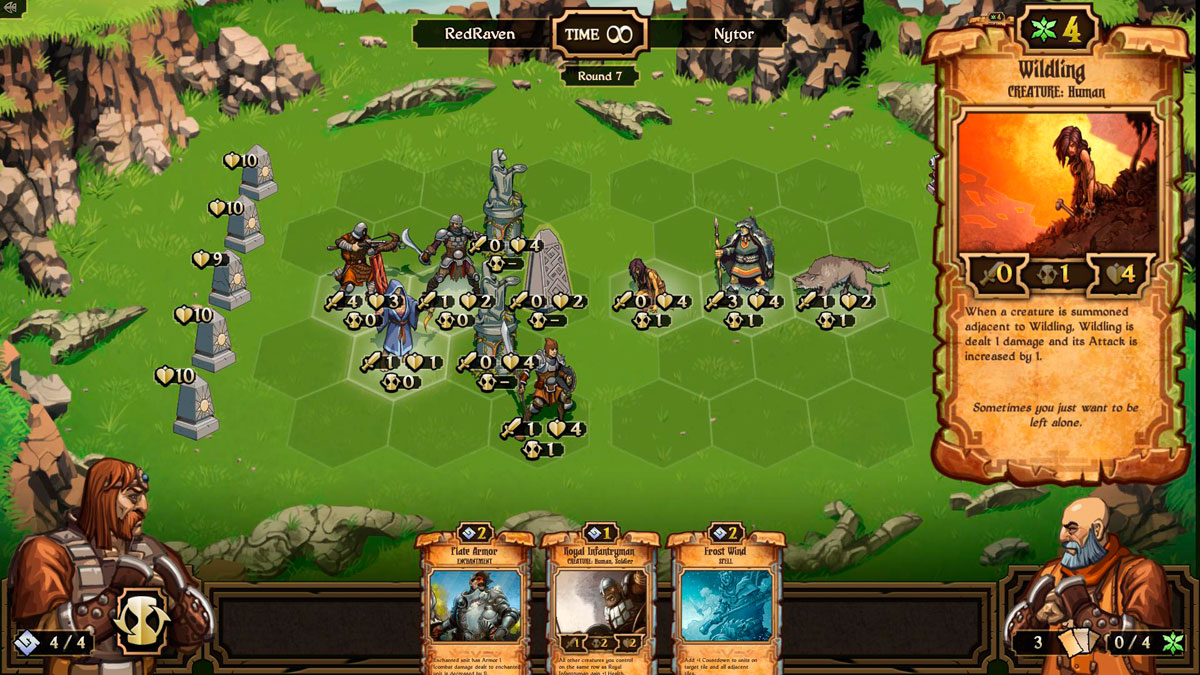Select the Wildling unit on the board
This screenshot has width=1200, height=675.
pos(645,278)
